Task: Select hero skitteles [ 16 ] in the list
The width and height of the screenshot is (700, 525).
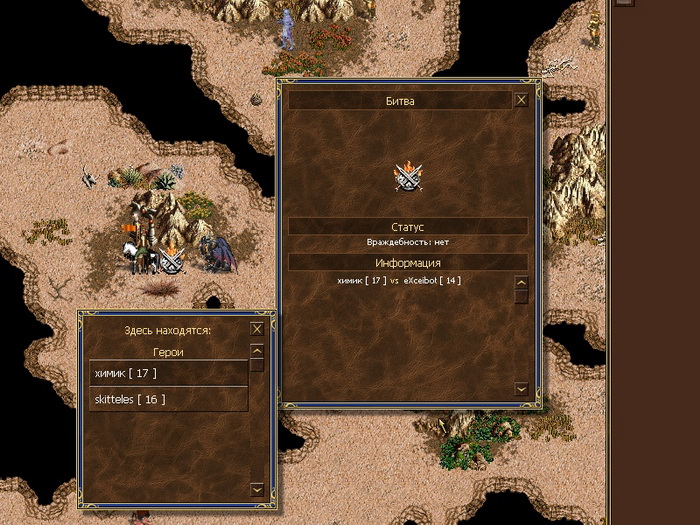Action: [x=168, y=399]
